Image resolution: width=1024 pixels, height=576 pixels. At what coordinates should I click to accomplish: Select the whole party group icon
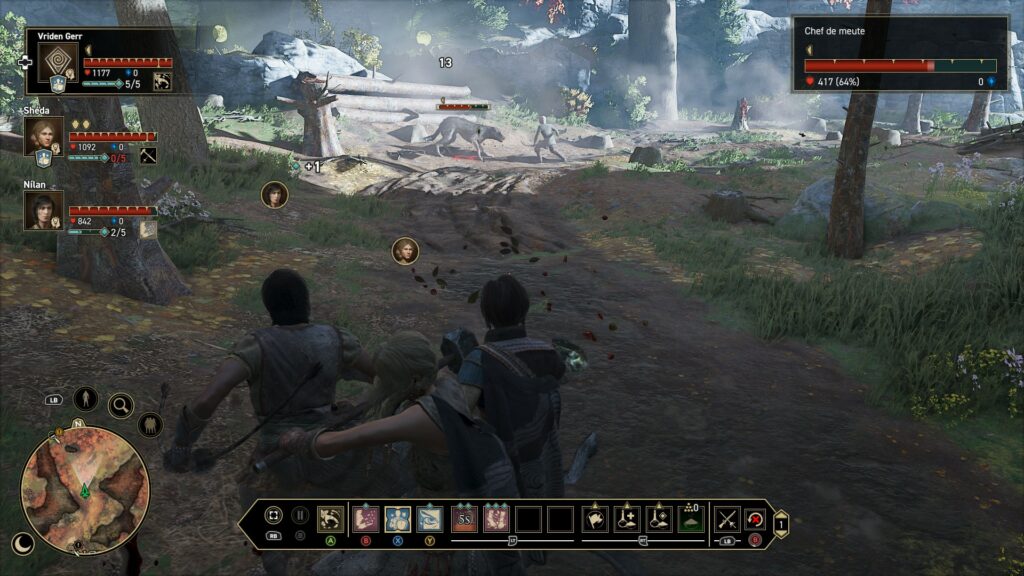(150, 425)
